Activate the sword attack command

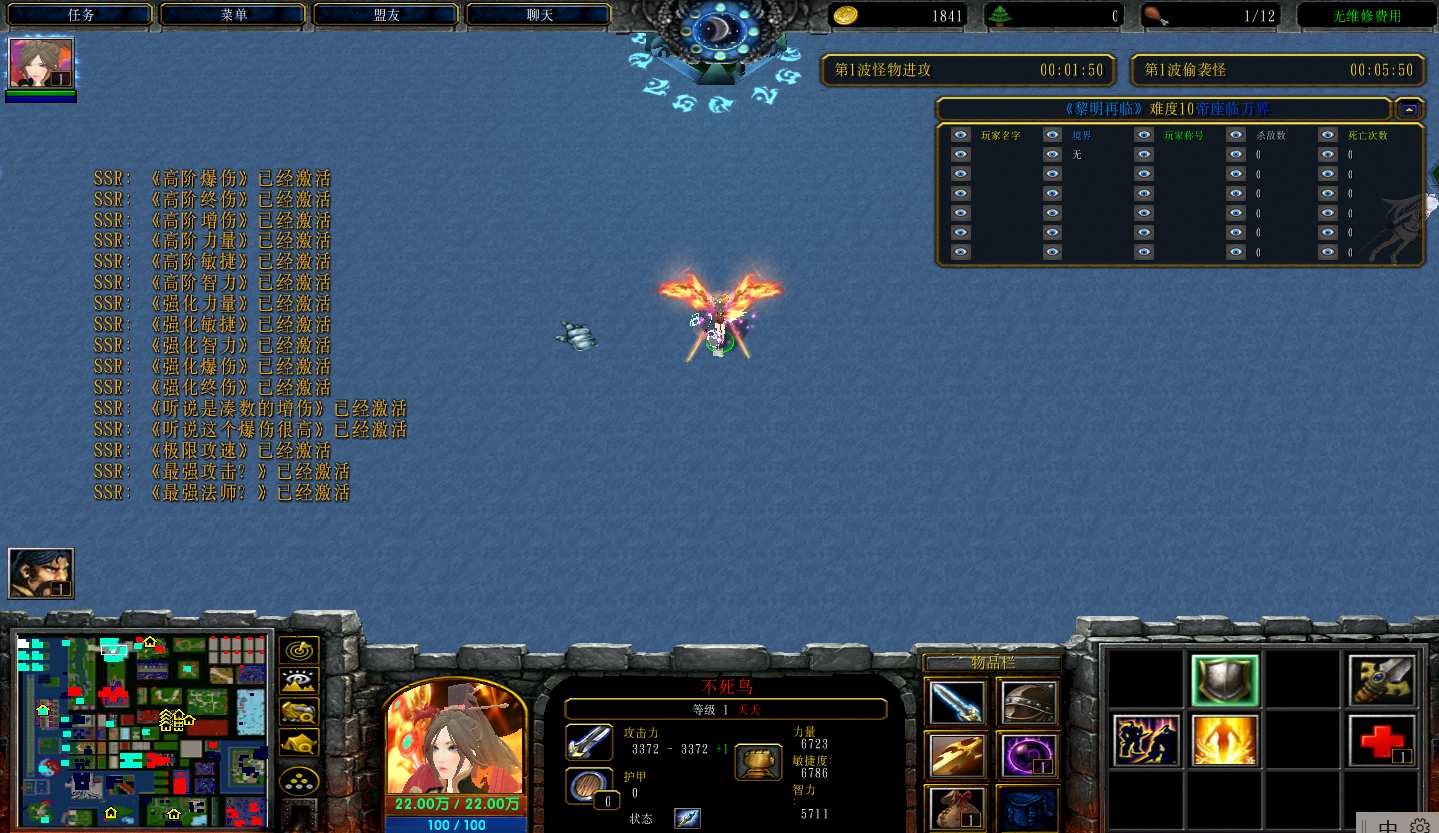(x=1382, y=681)
